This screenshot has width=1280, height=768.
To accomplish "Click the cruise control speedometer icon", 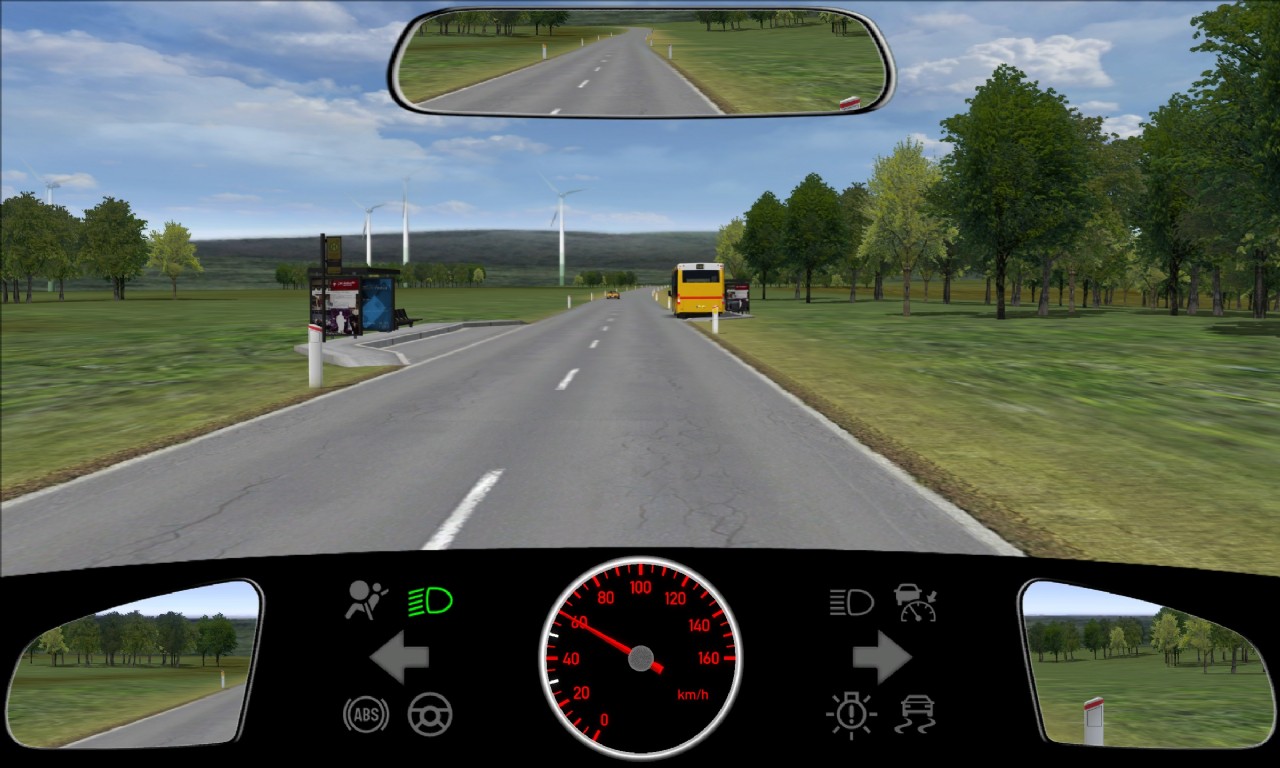I will pos(915,602).
